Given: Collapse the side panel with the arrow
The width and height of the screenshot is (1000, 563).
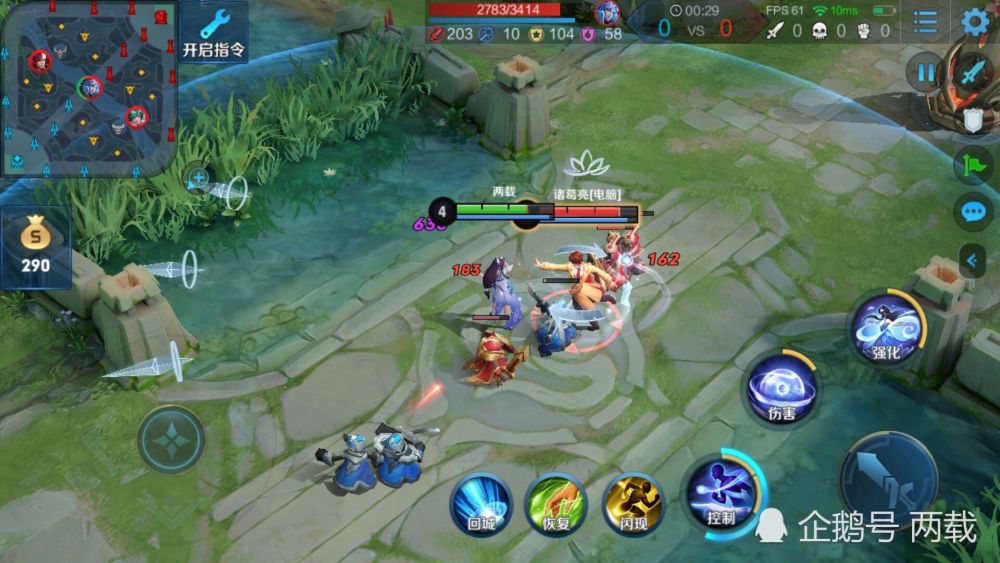Looking at the screenshot, I should pyautogui.click(x=972, y=260).
